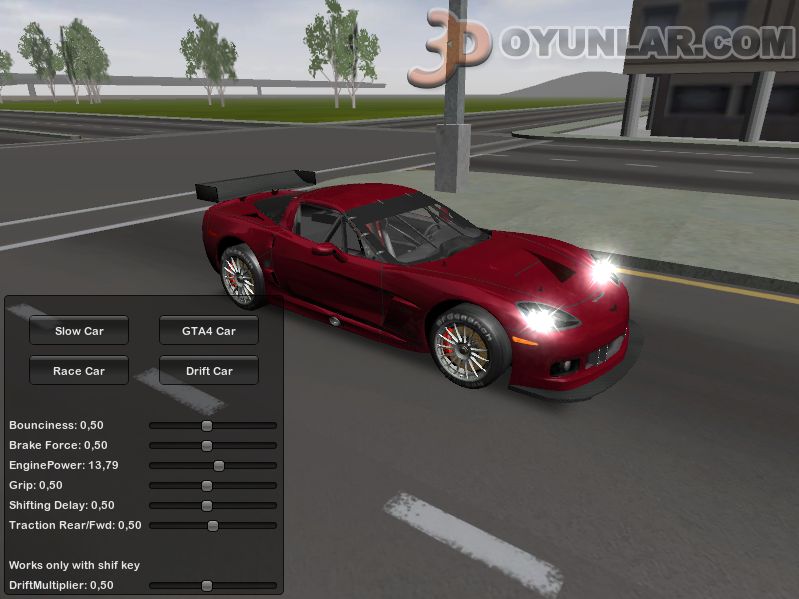Open the 3DOyunlar.com watermark link

tap(600, 45)
